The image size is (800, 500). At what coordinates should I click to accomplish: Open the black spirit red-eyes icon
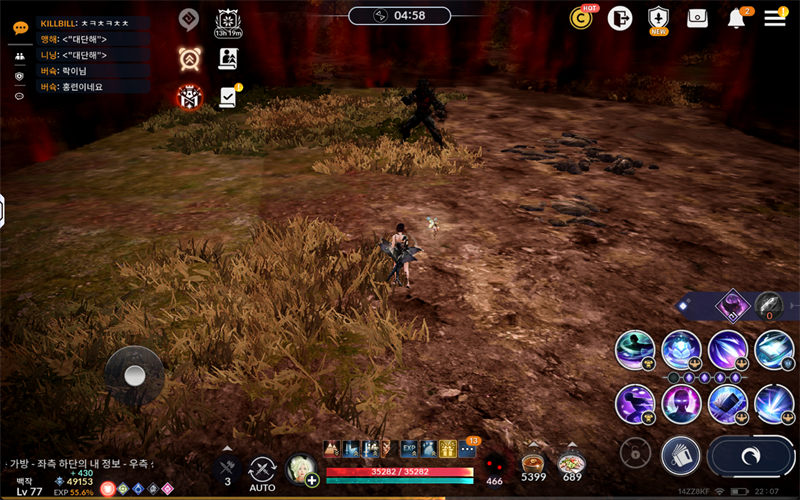pyautogui.click(x=494, y=464)
